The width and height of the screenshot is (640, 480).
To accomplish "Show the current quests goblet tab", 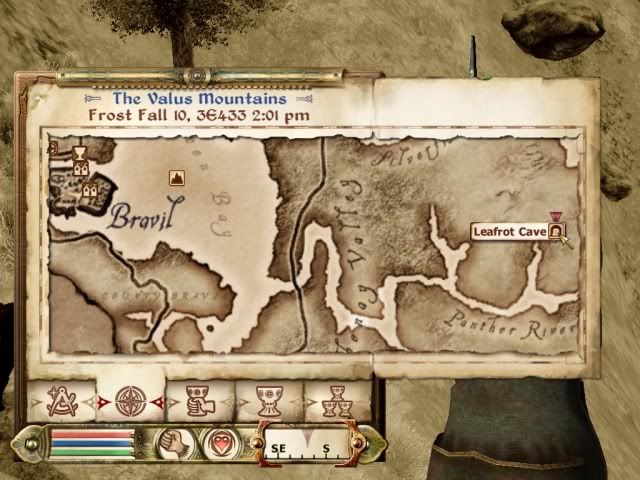I will coord(268,402).
